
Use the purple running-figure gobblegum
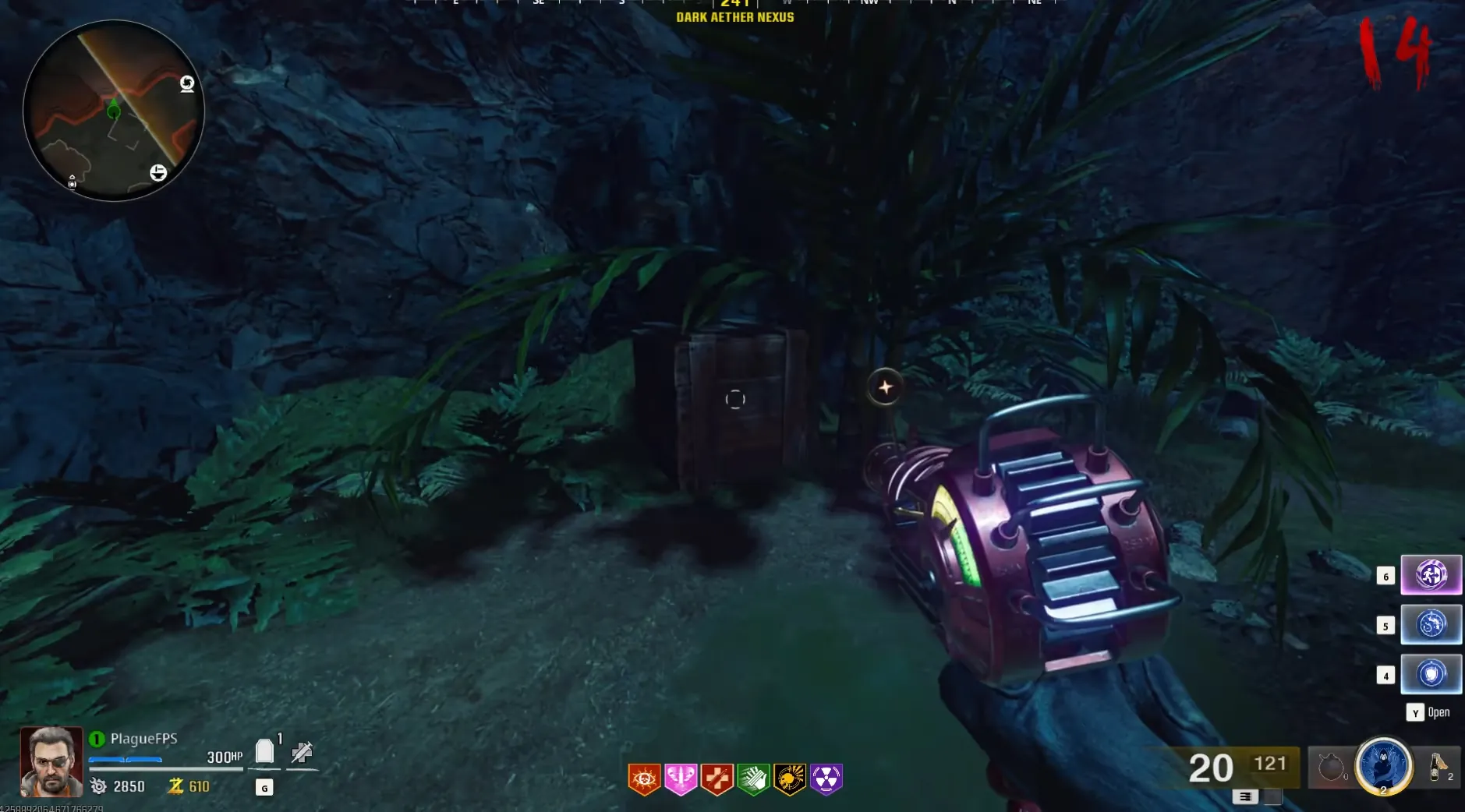(1431, 575)
